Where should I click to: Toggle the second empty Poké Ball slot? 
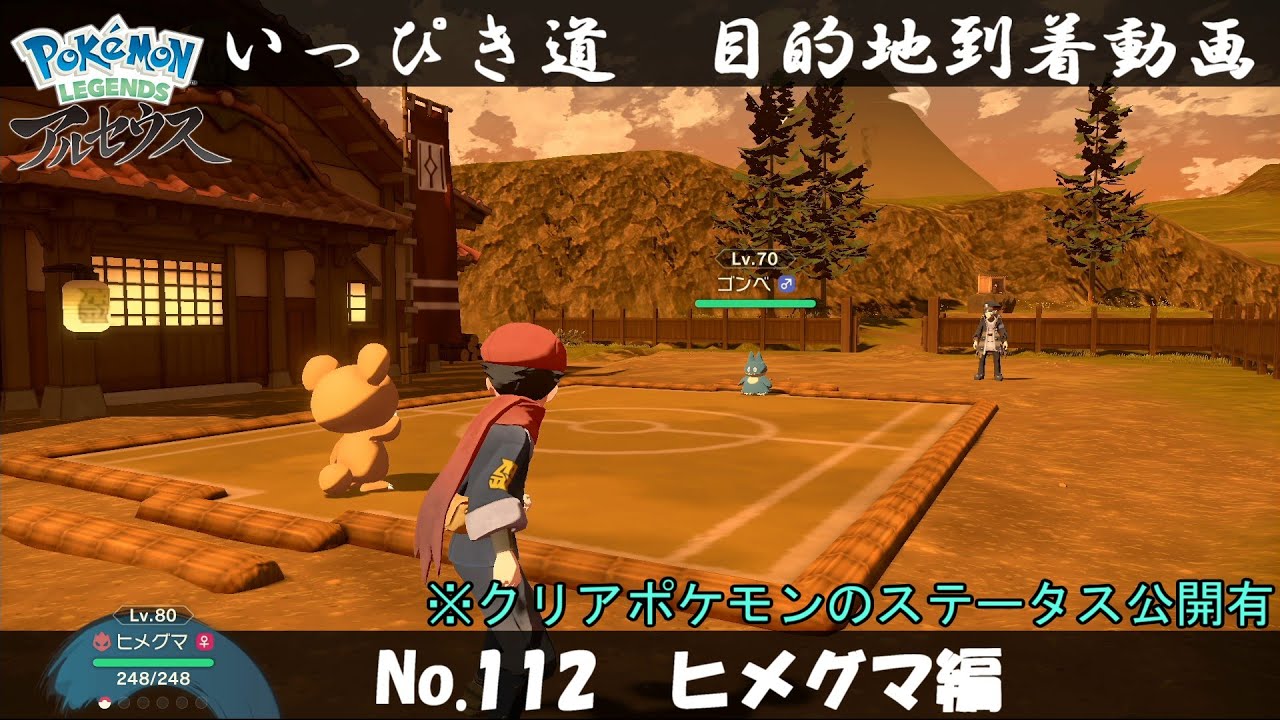pos(142,704)
